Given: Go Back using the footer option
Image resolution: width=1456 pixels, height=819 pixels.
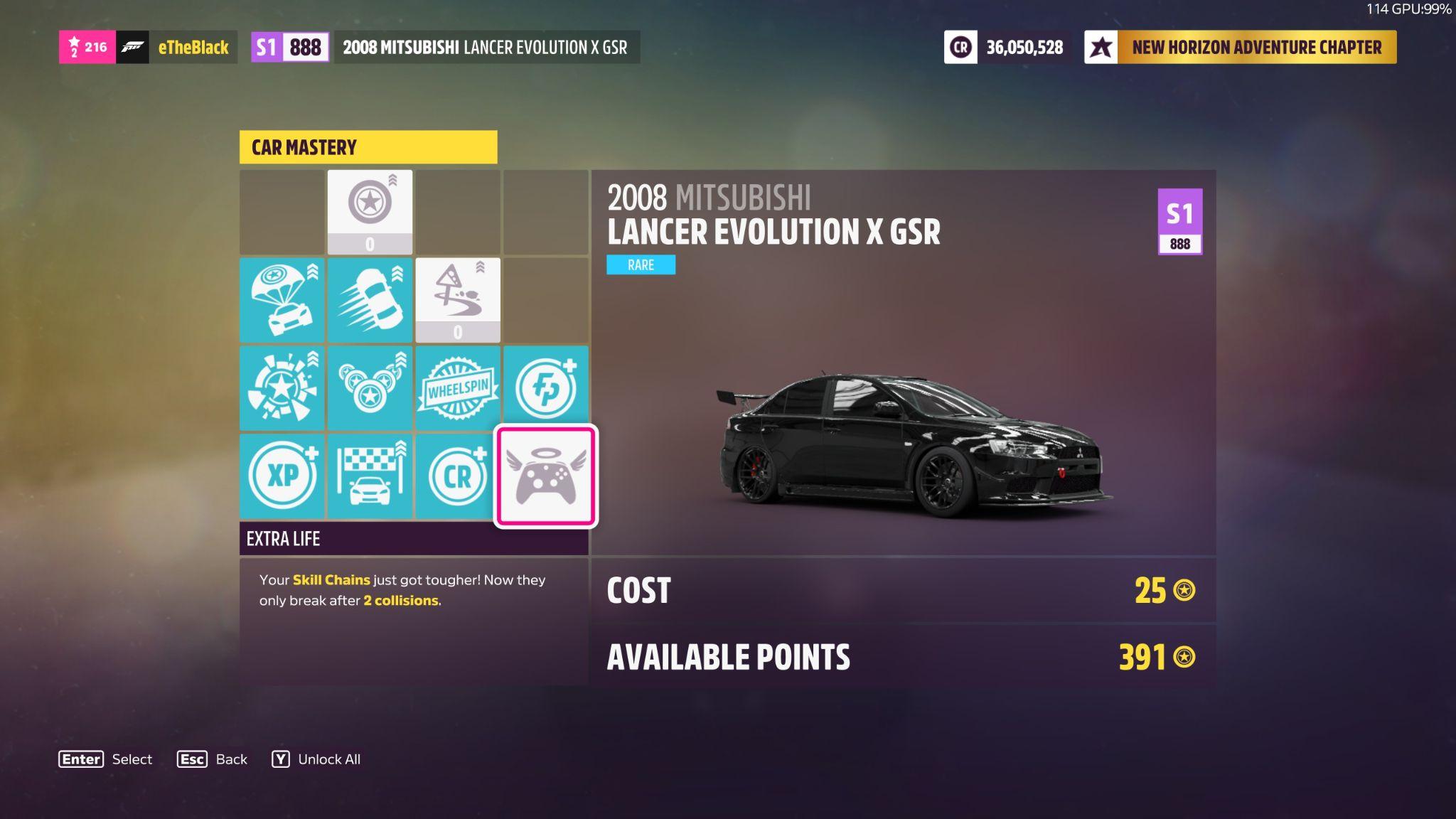Looking at the screenshot, I should pyautogui.click(x=212, y=759).
